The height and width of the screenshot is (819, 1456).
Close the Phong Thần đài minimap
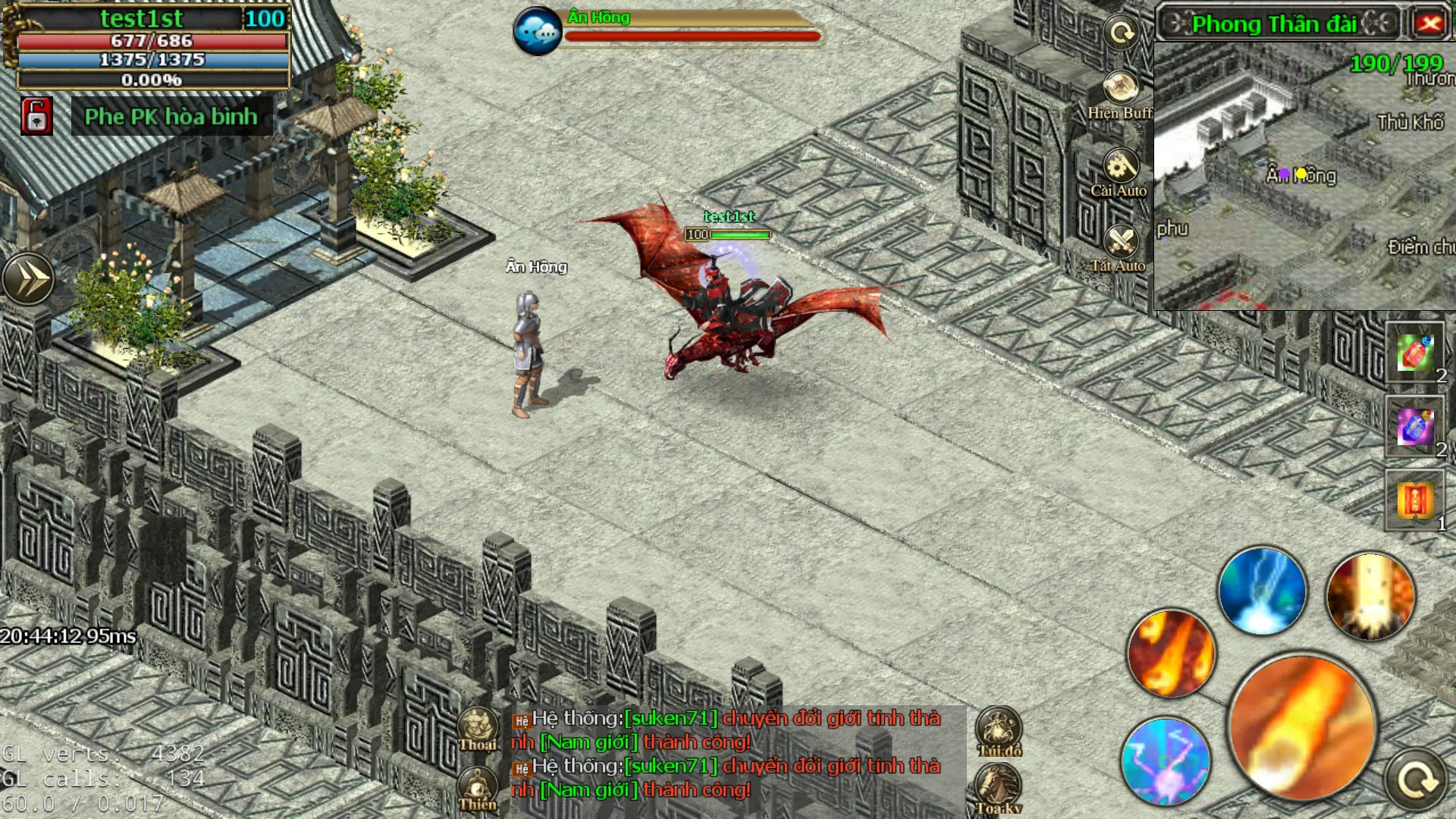coord(1432,23)
